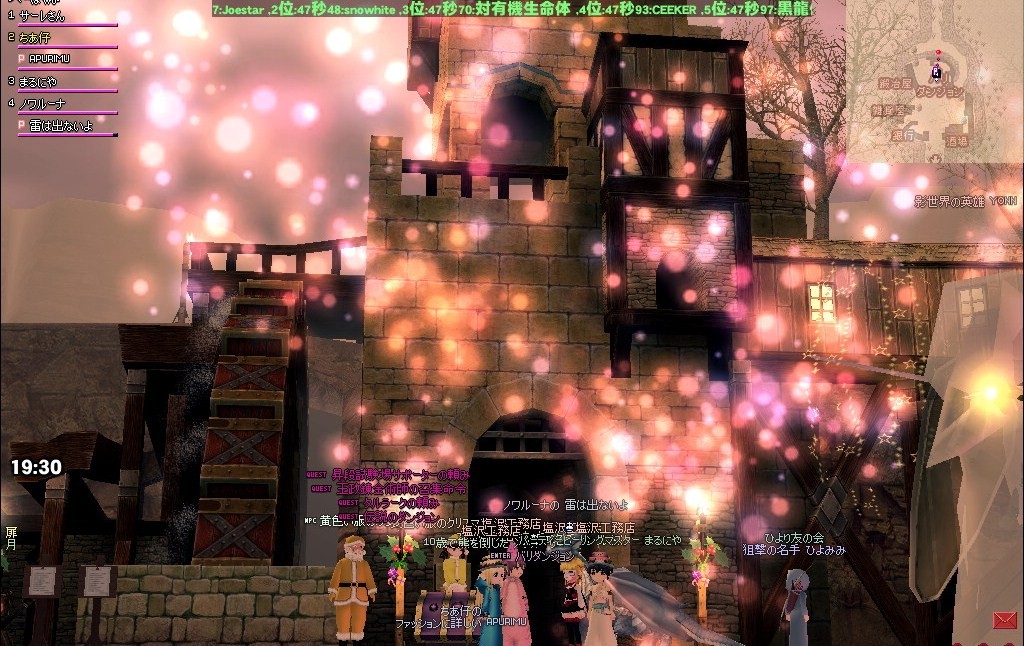The image size is (1024, 646).
Task: Open quest タルラークの頼み
Action: coord(400,502)
